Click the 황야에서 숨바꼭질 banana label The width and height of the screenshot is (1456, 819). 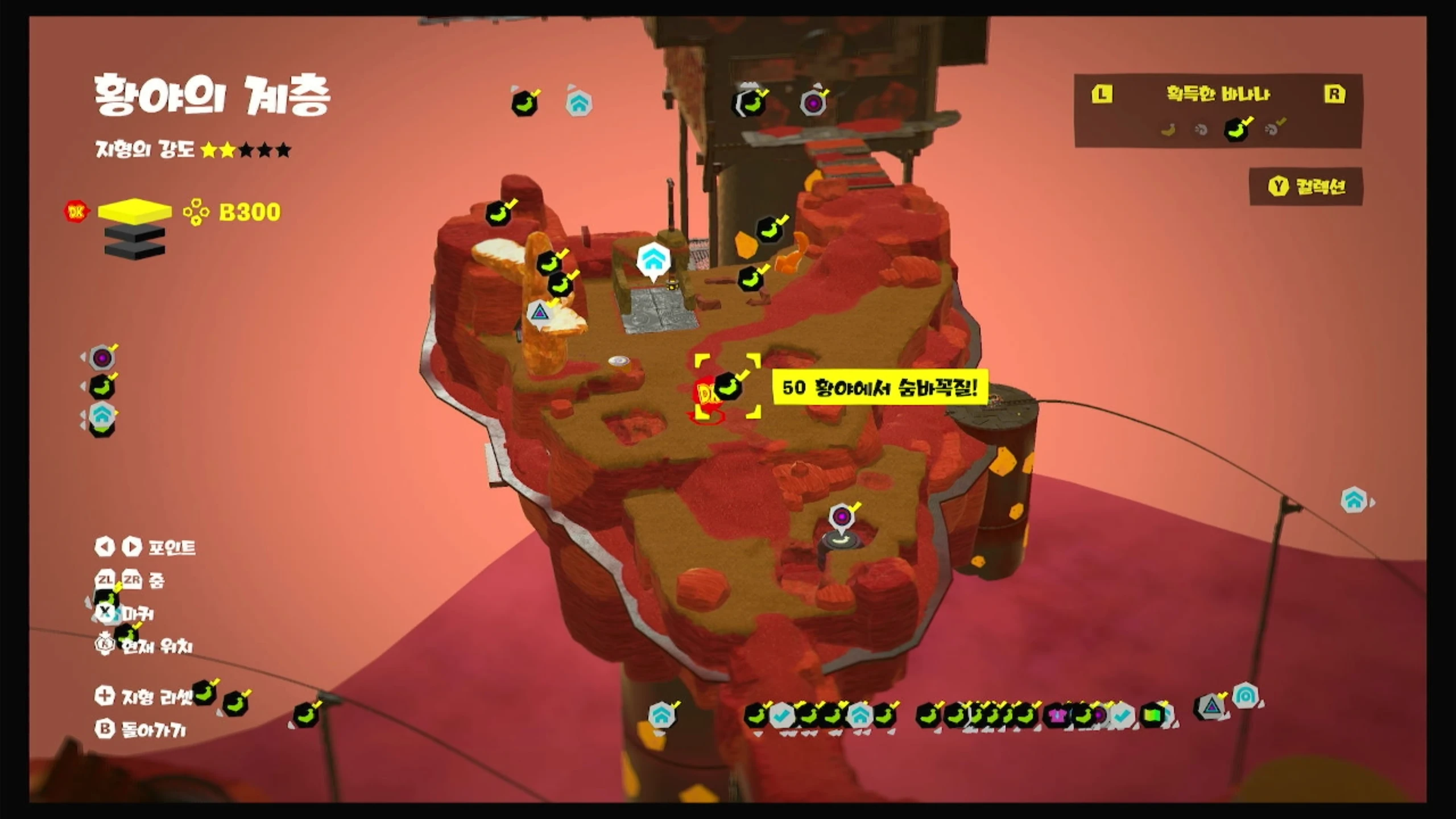point(879,388)
